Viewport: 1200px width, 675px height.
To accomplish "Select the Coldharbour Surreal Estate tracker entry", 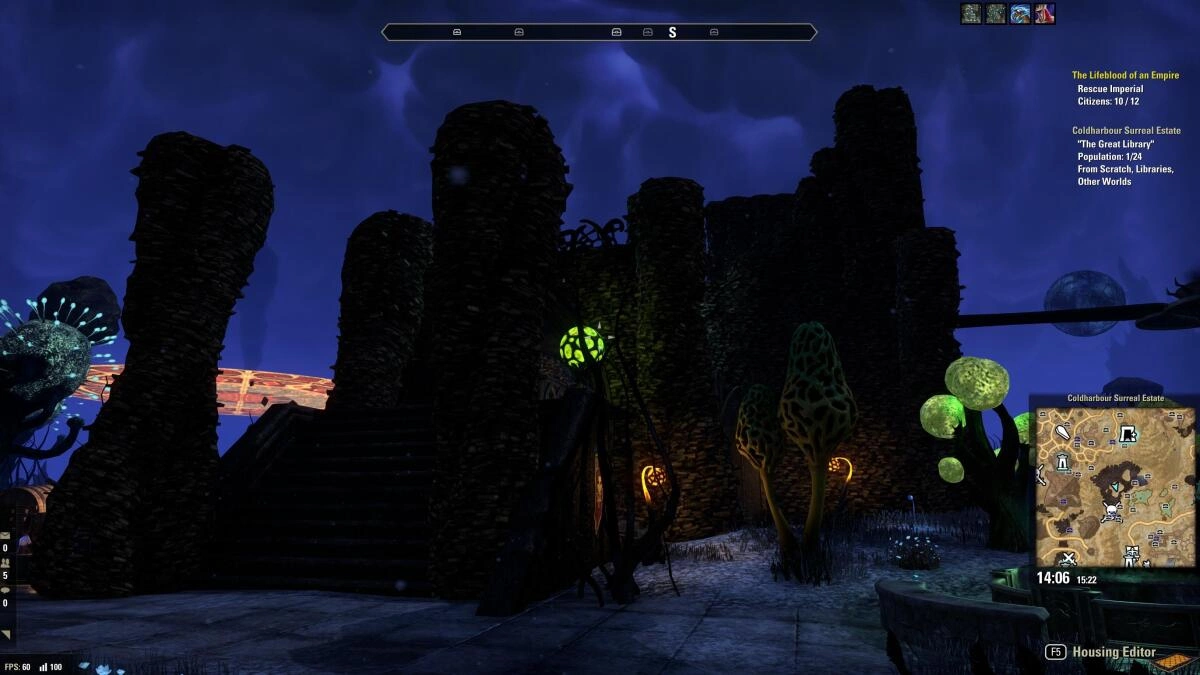I will point(1126,131).
